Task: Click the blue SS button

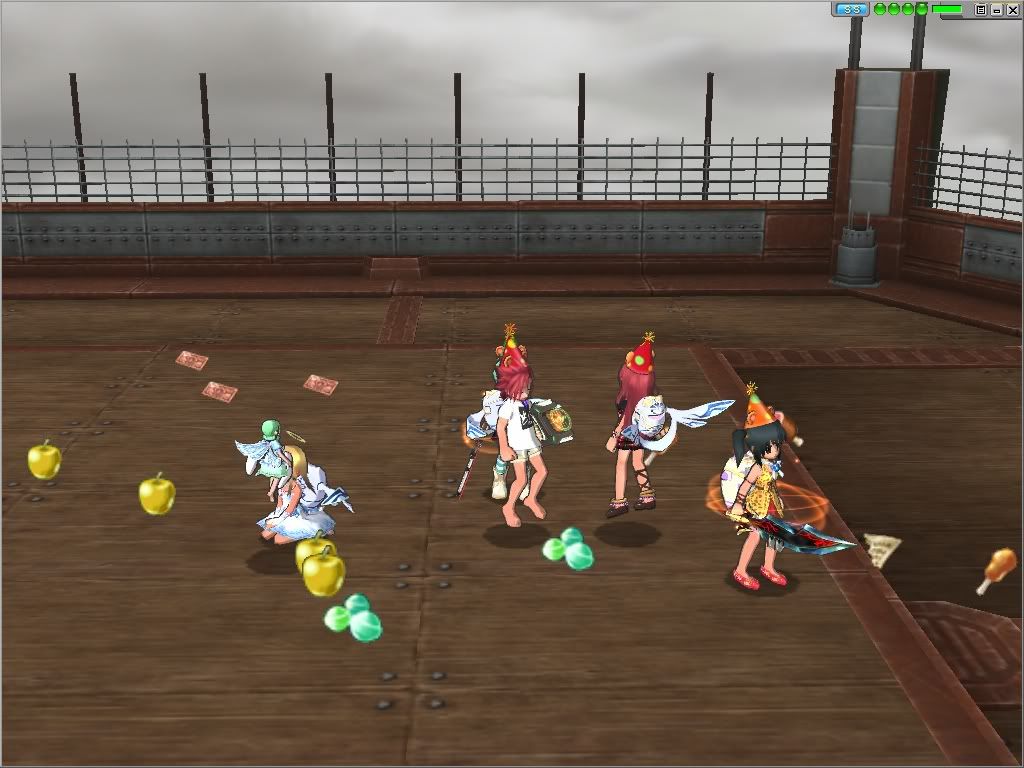Action: [x=851, y=9]
